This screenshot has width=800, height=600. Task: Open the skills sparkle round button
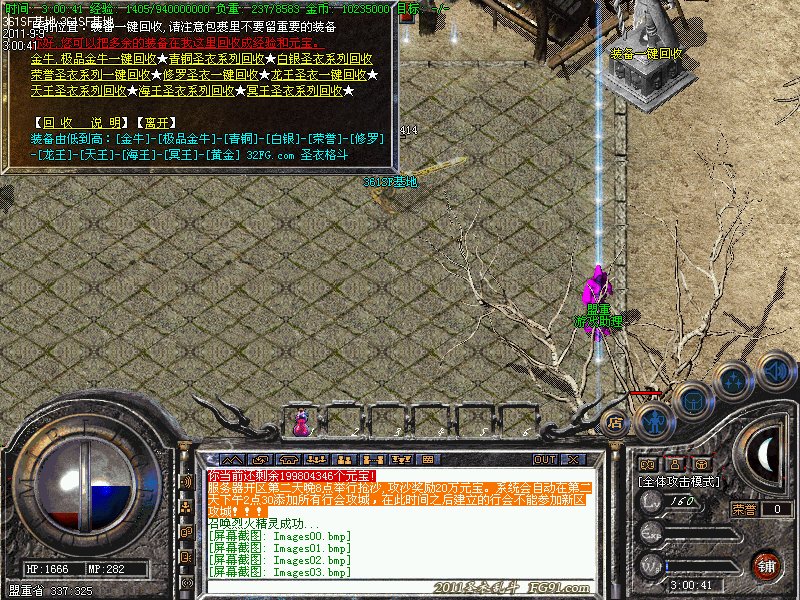coord(733,380)
